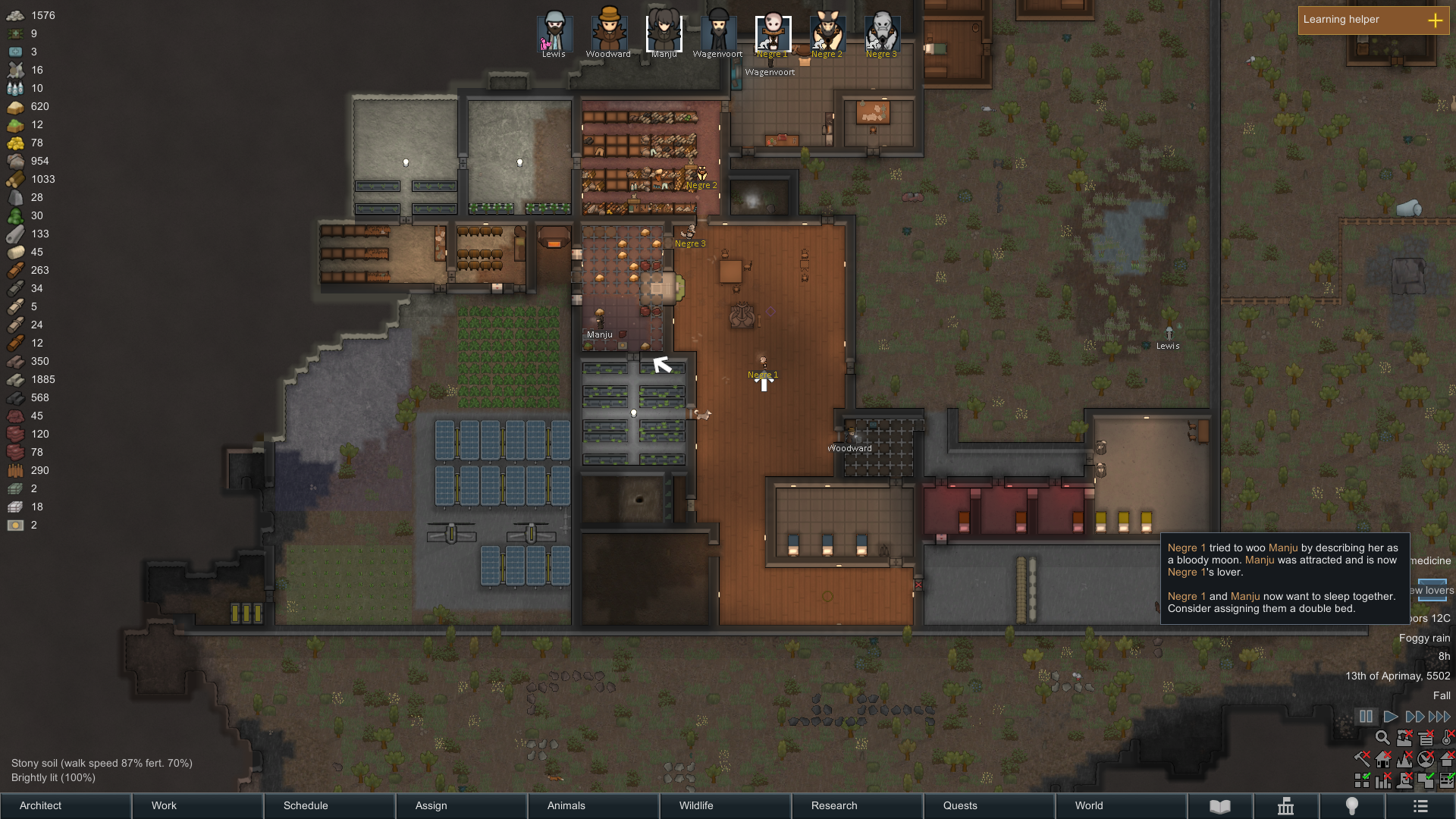Open the Architect menu
This screenshot has width=1456, height=819.
[x=65, y=805]
